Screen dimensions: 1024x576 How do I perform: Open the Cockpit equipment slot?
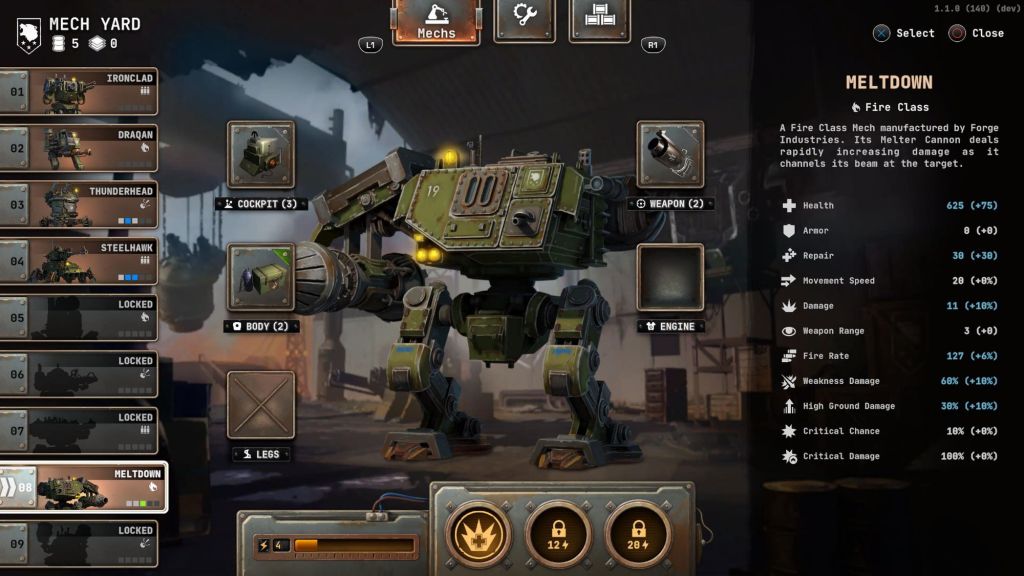(261, 155)
